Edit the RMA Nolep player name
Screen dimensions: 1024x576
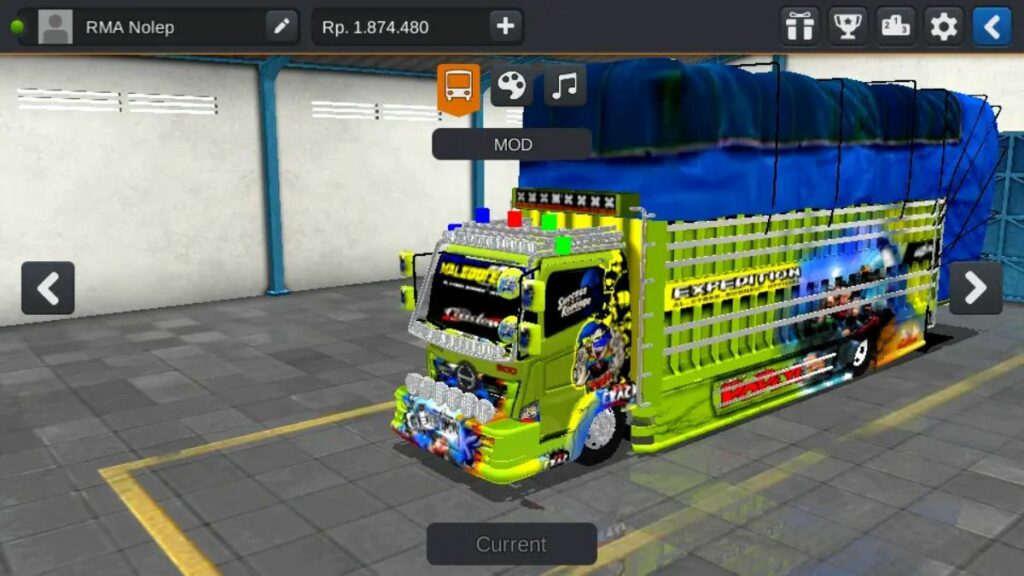(x=282, y=27)
